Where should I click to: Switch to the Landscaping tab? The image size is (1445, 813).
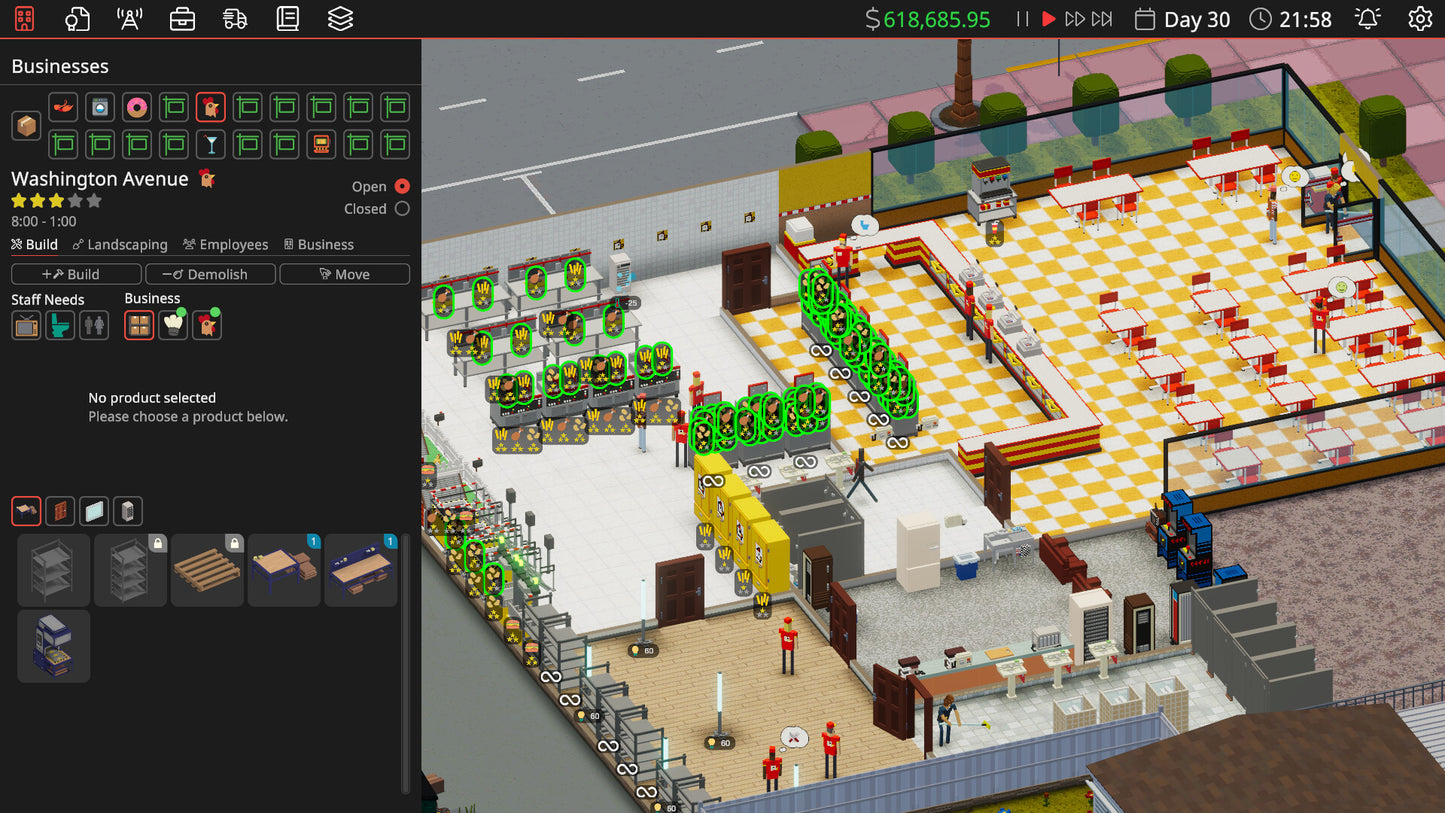[119, 244]
